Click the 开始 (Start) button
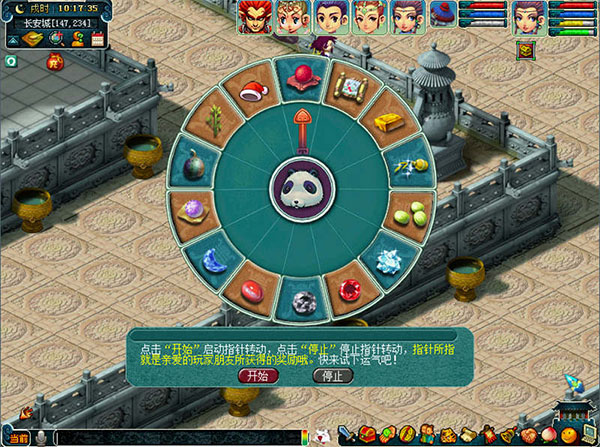This screenshot has width=600, height=447. point(259,376)
